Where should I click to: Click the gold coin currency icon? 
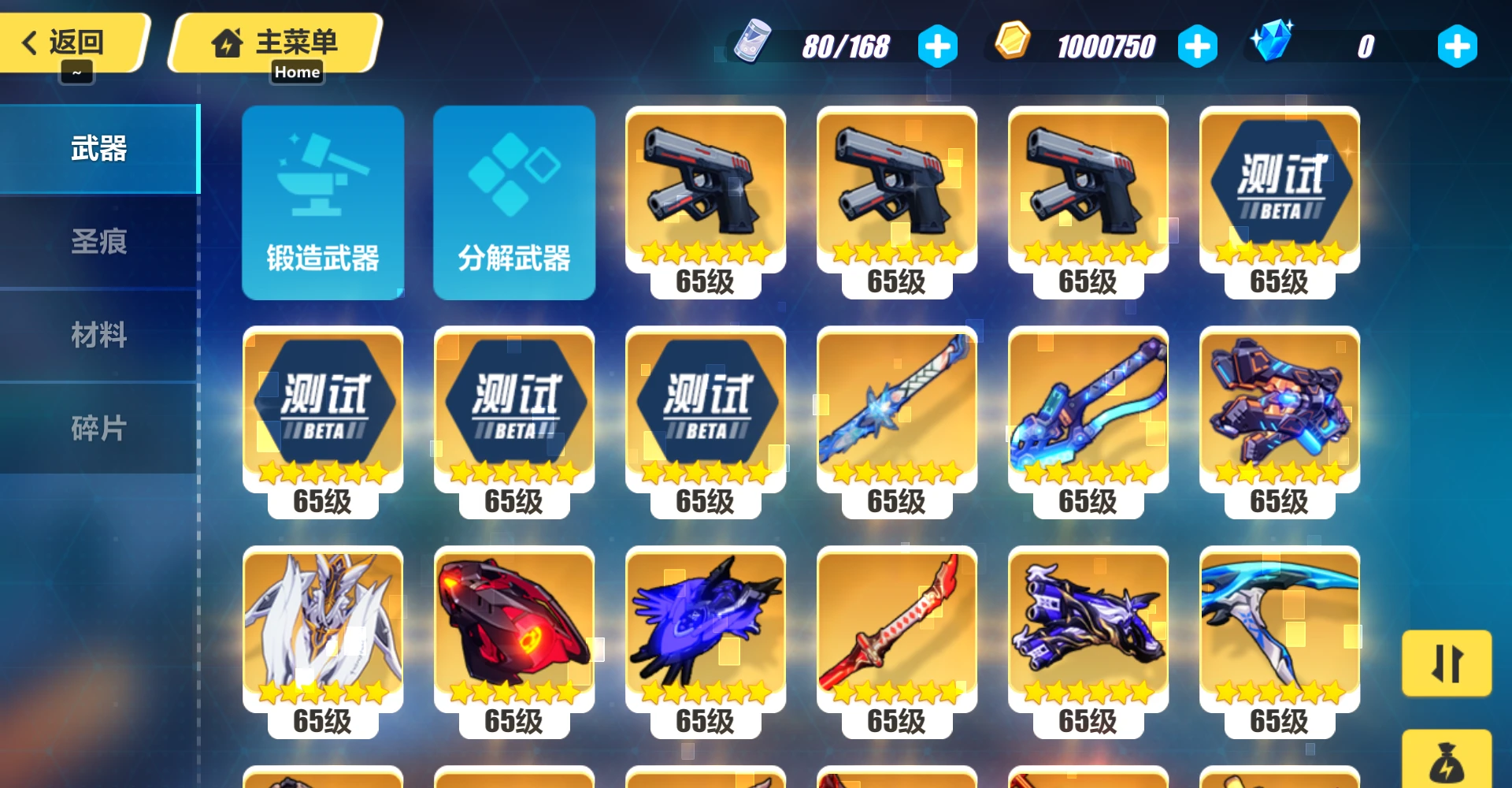(x=1010, y=45)
